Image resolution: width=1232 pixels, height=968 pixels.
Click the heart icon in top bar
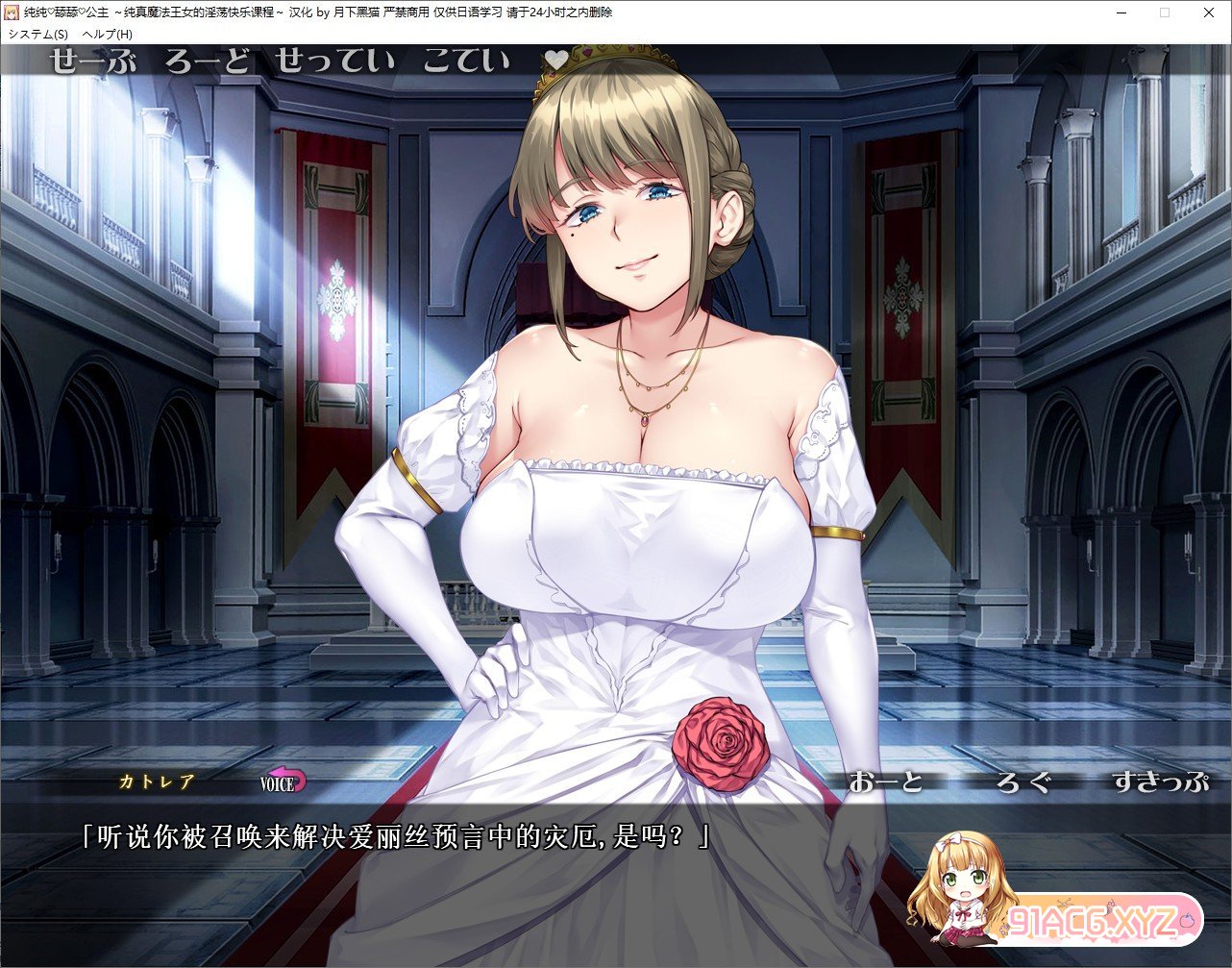coord(556,61)
